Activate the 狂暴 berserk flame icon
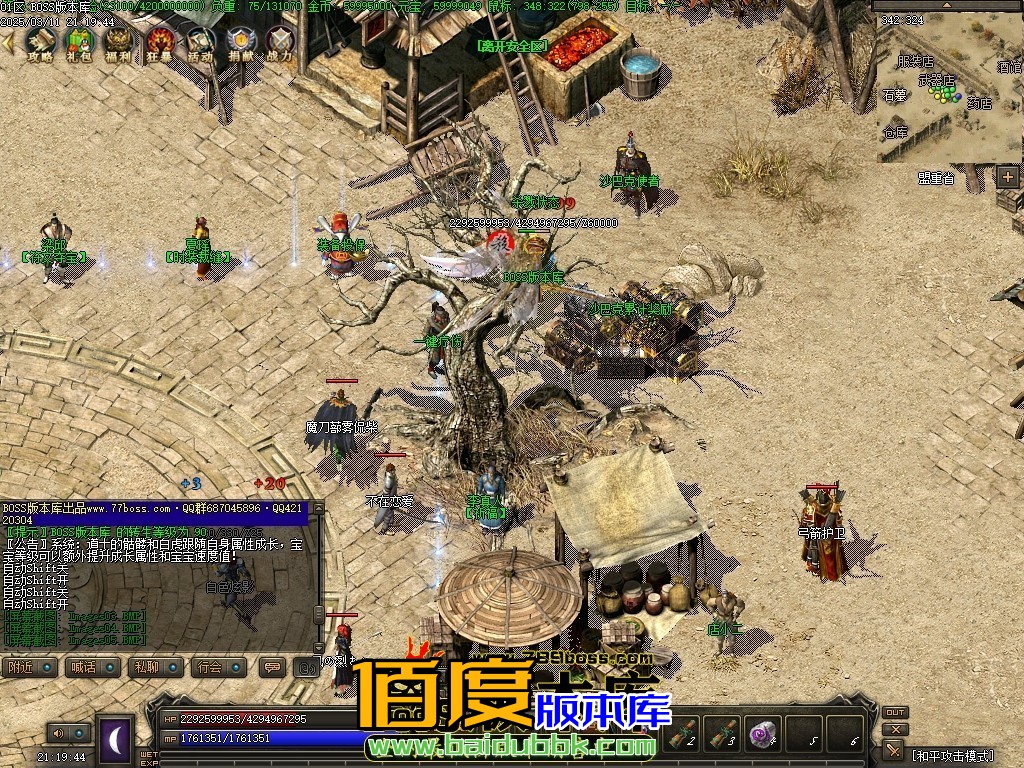1024x768 pixels. [160, 42]
